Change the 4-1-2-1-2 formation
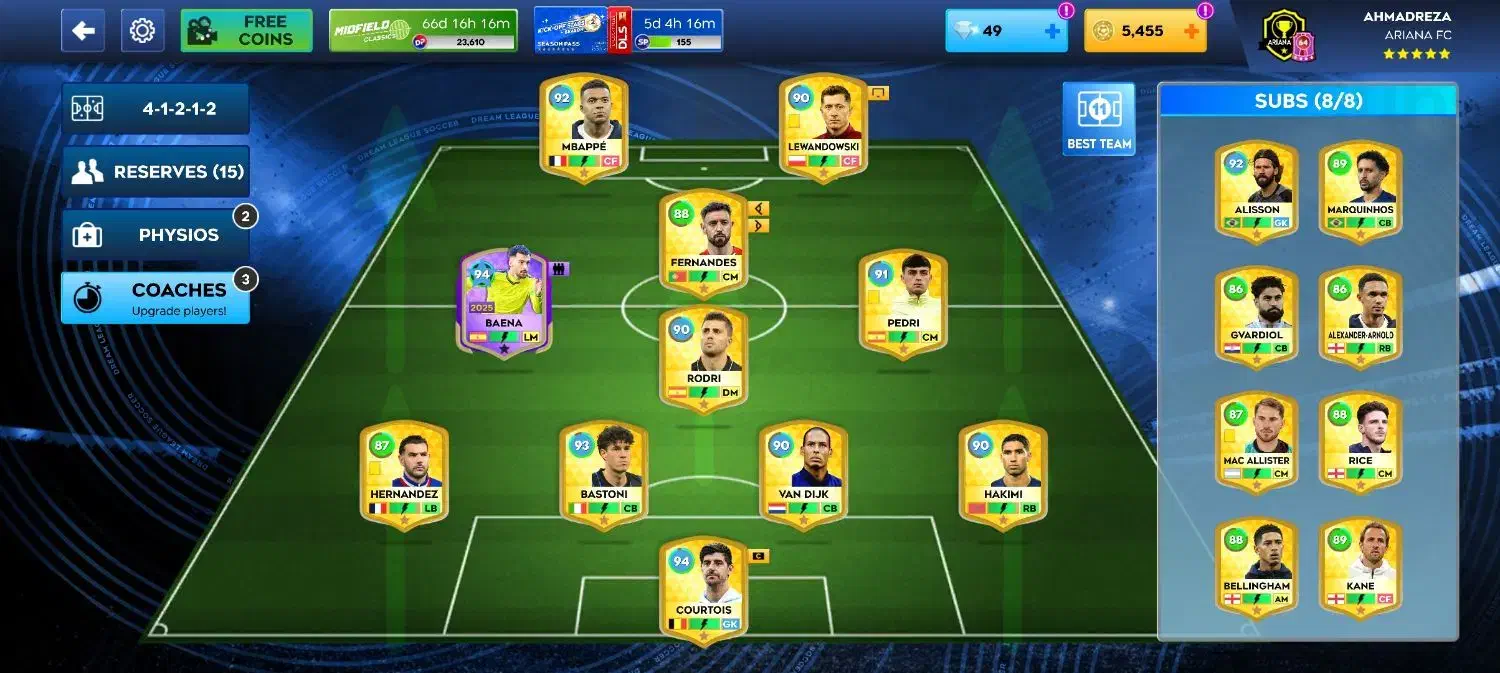This screenshot has width=1500, height=673. 156,109
